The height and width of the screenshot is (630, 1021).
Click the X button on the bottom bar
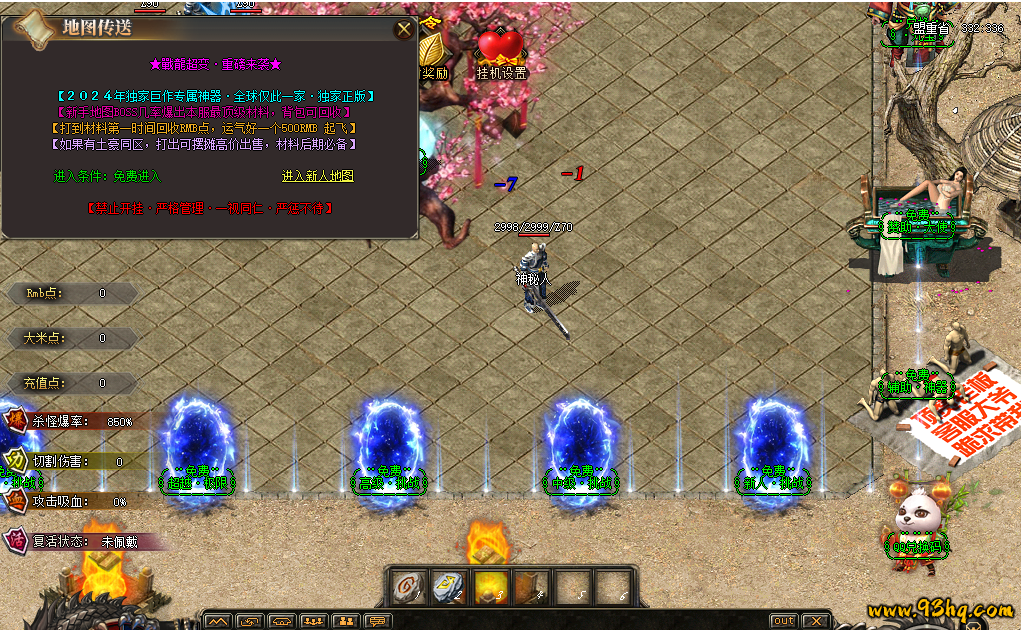816,621
